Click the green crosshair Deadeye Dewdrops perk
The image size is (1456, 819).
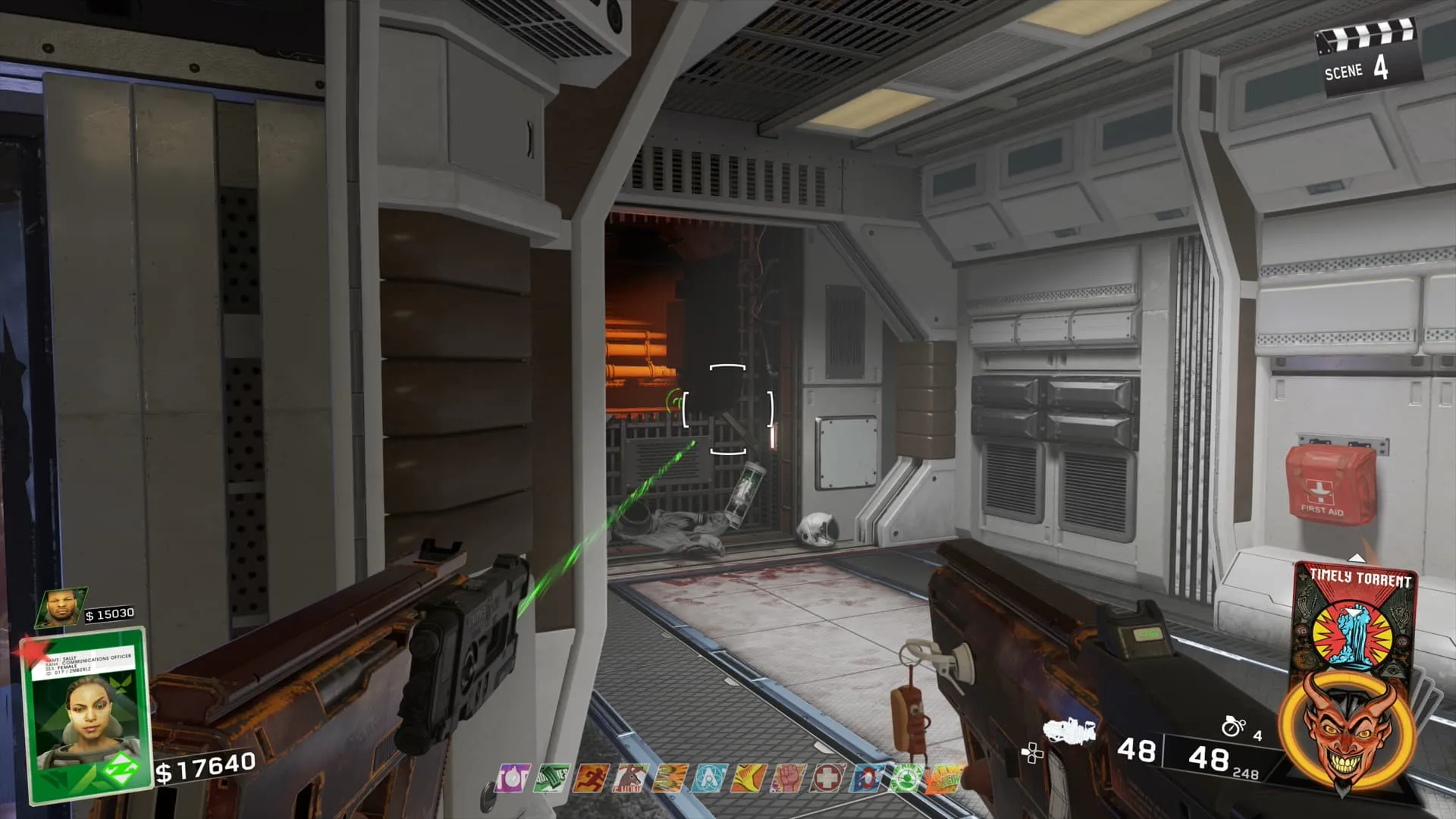tap(905, 778)
